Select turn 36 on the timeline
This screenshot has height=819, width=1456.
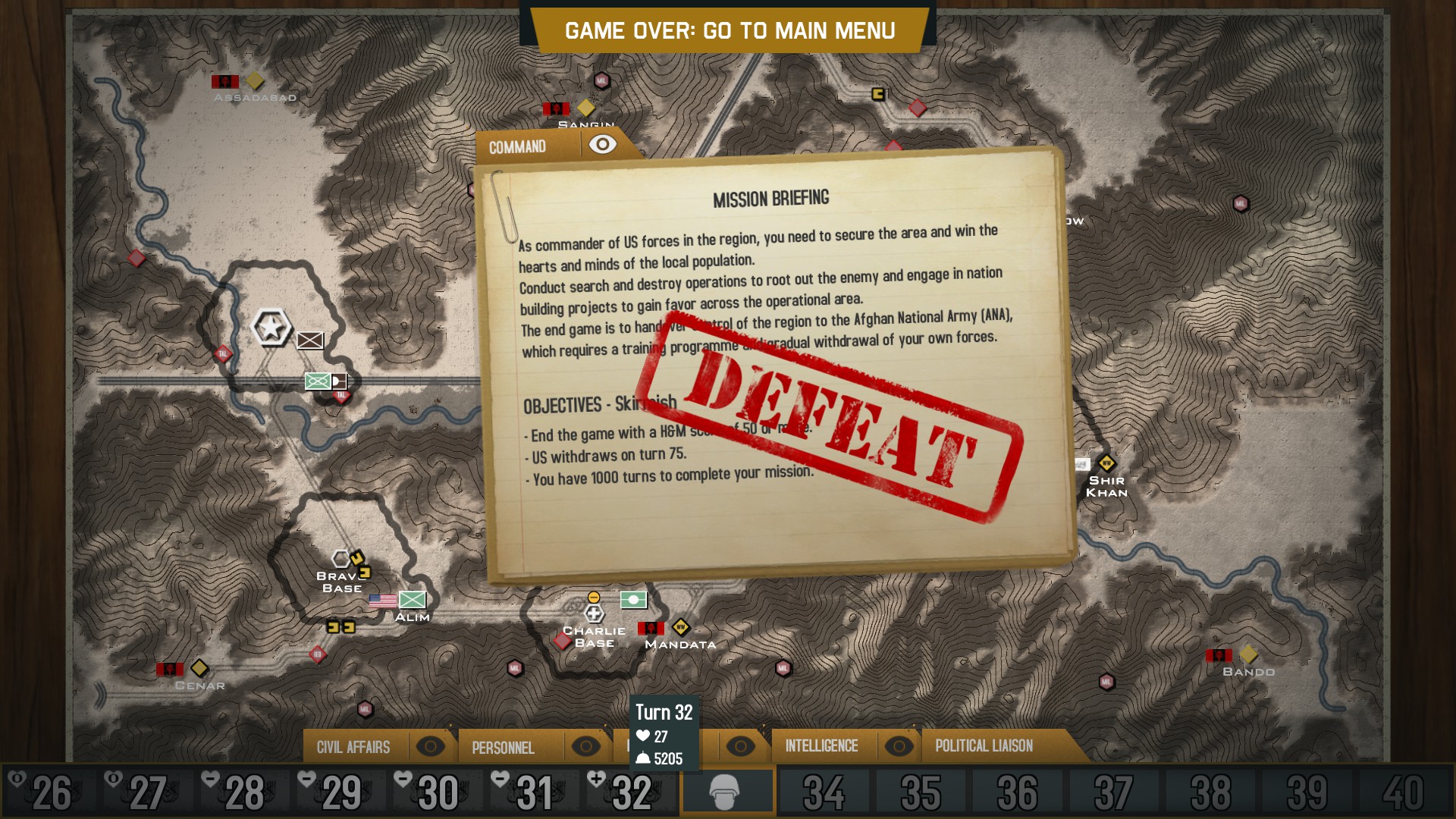[x=1017, y=792]
